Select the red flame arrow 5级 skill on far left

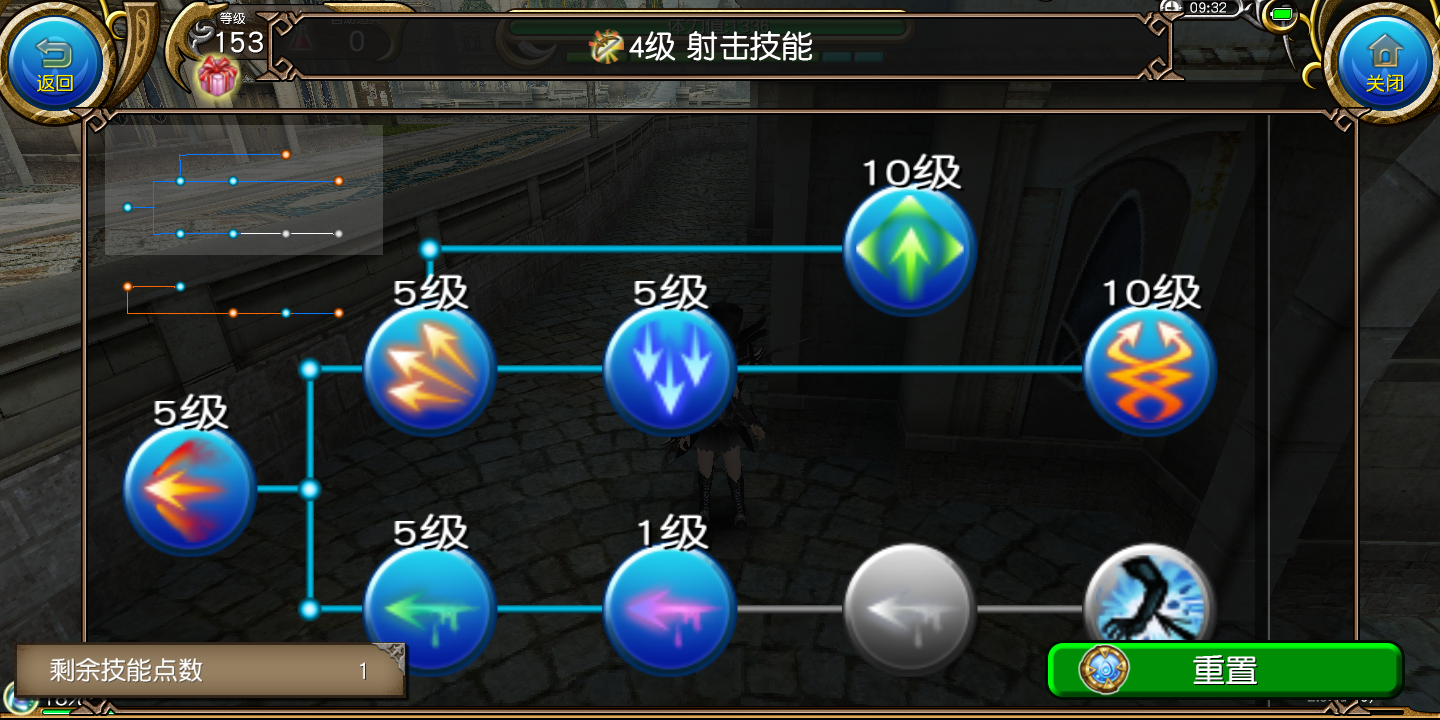(x=189, y=490)
